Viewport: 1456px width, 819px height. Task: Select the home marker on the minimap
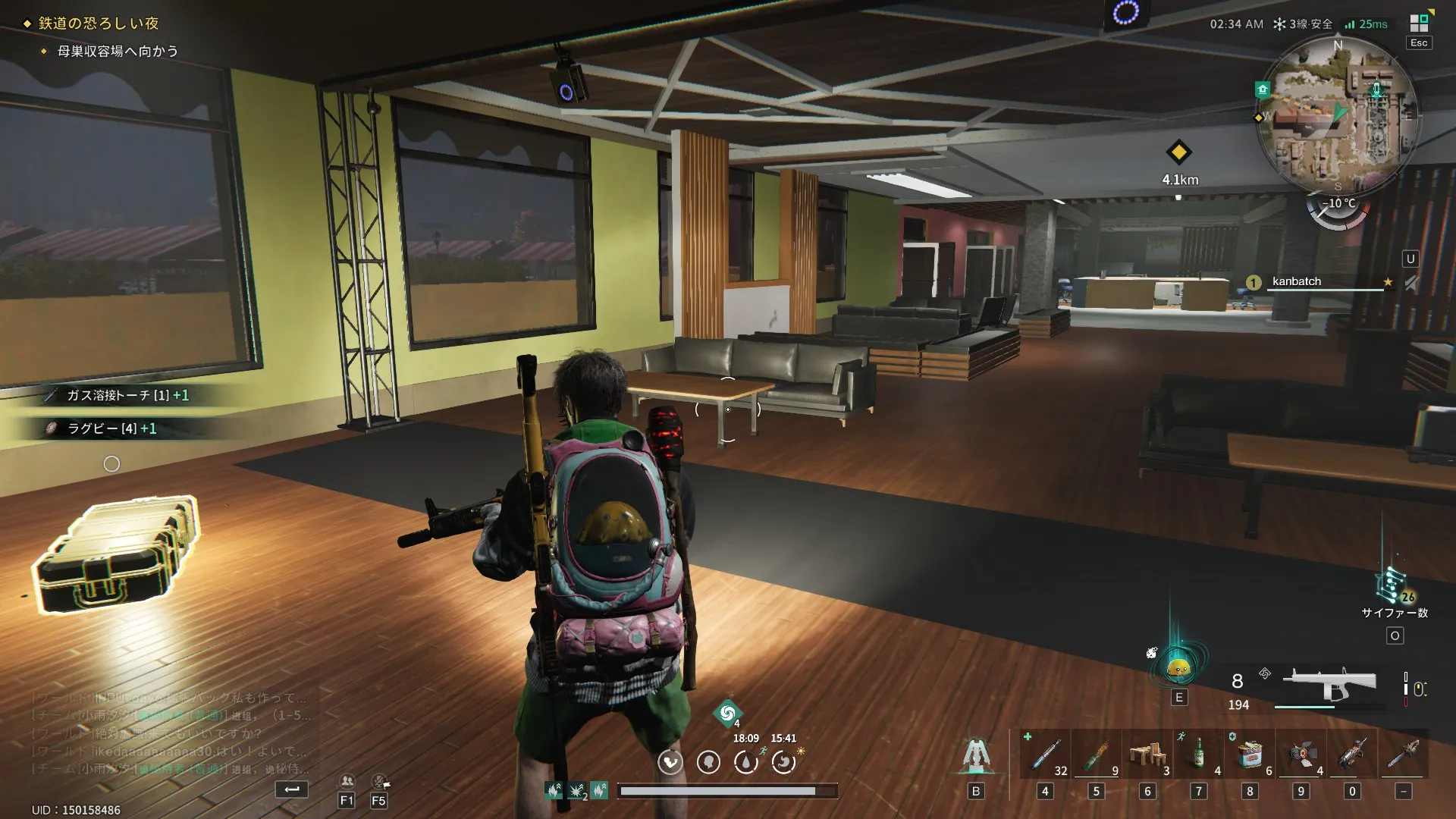1263,89
